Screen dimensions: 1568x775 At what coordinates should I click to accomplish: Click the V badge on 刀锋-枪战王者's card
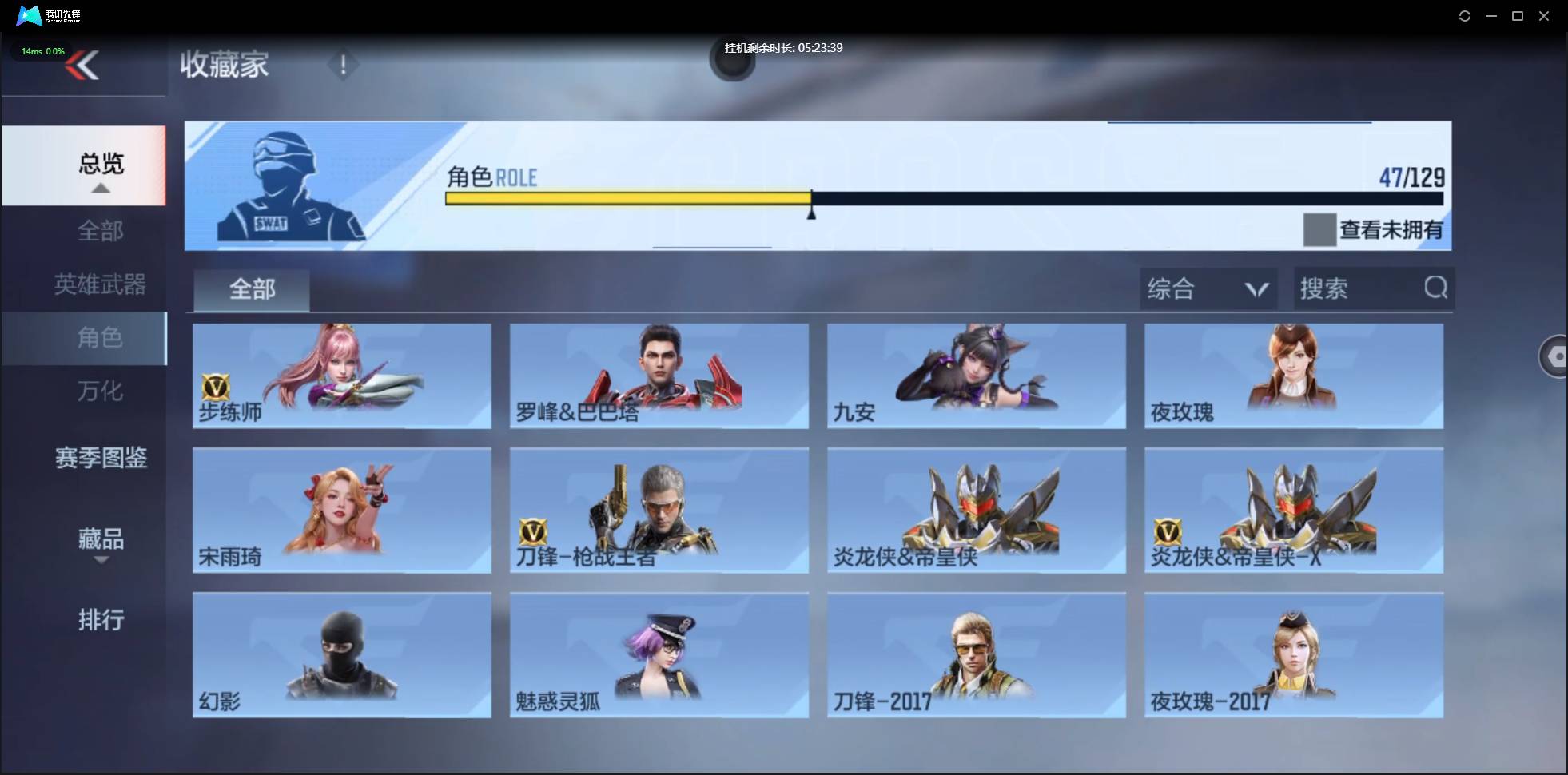[531, 531]
